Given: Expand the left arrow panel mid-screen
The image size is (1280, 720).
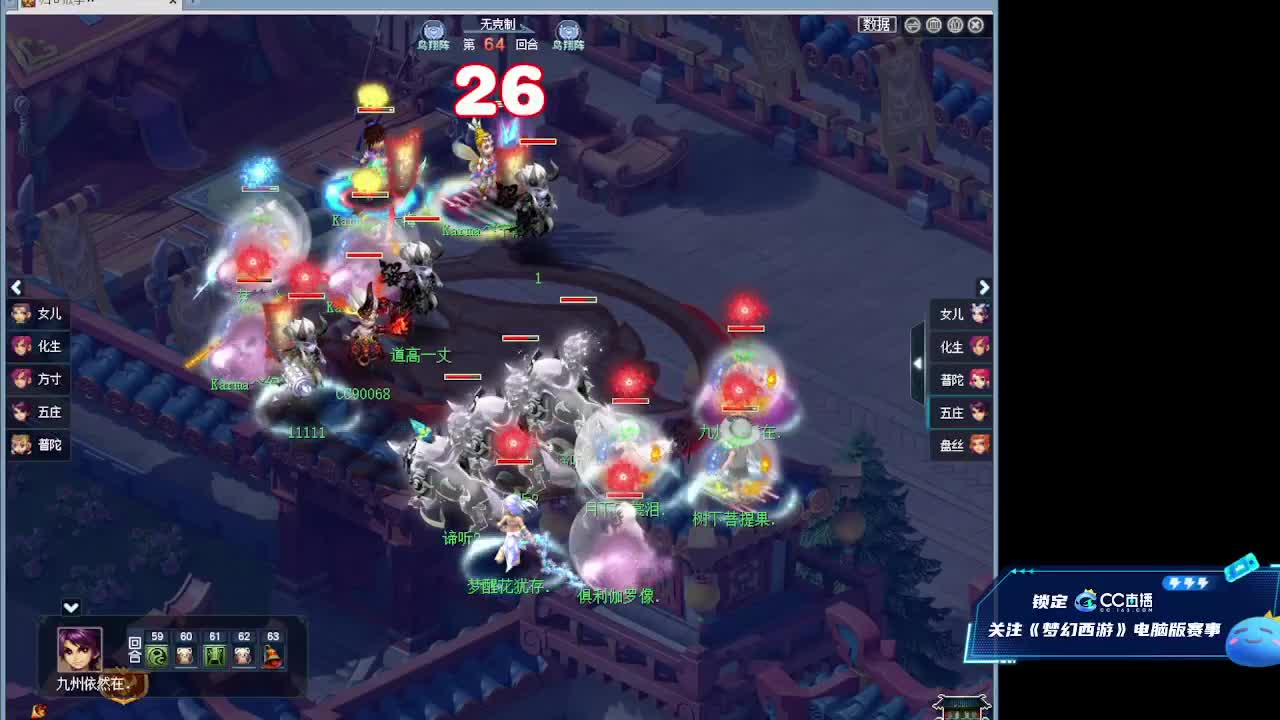Looking at the screenshot, I should click(x=16, y=288).
